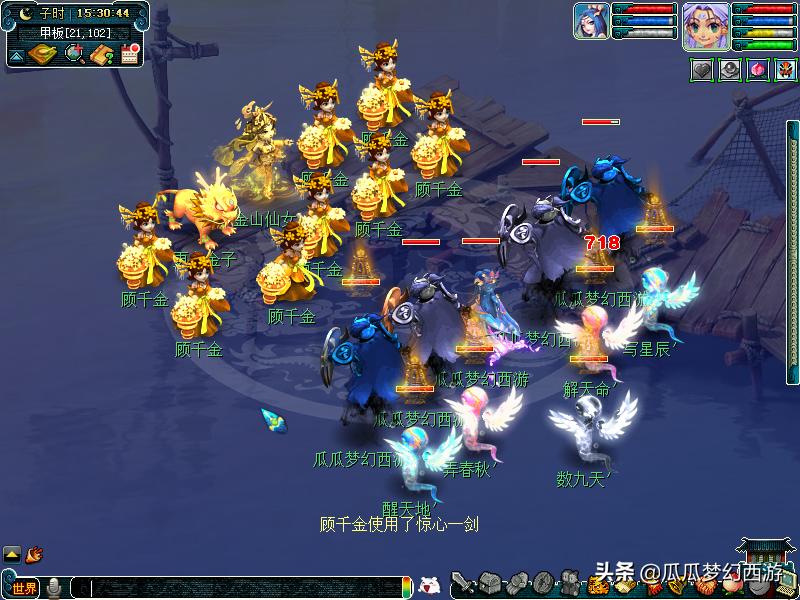Viewport: 800px width, 600px height.
Task: Select the red opera mask buff icon
Action: coord(785,71)
